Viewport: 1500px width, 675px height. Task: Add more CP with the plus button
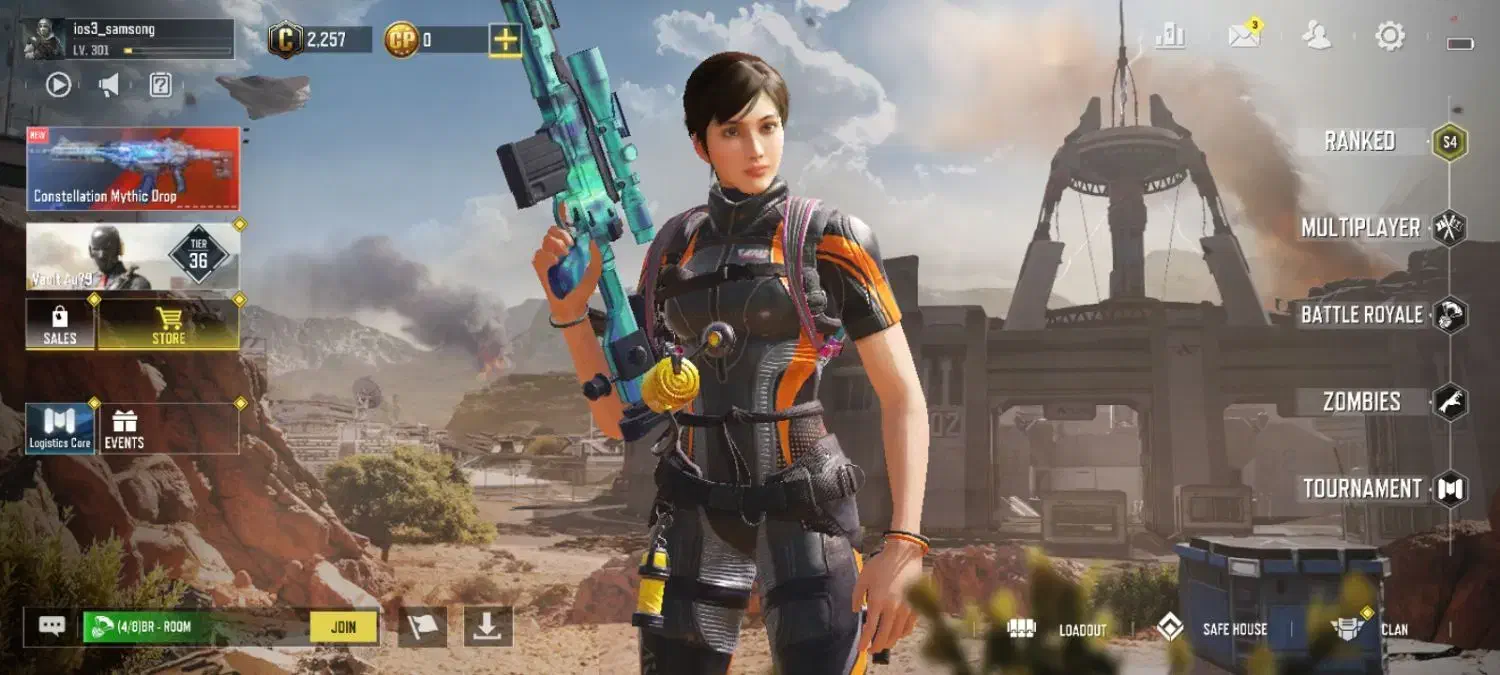point(505,40)
